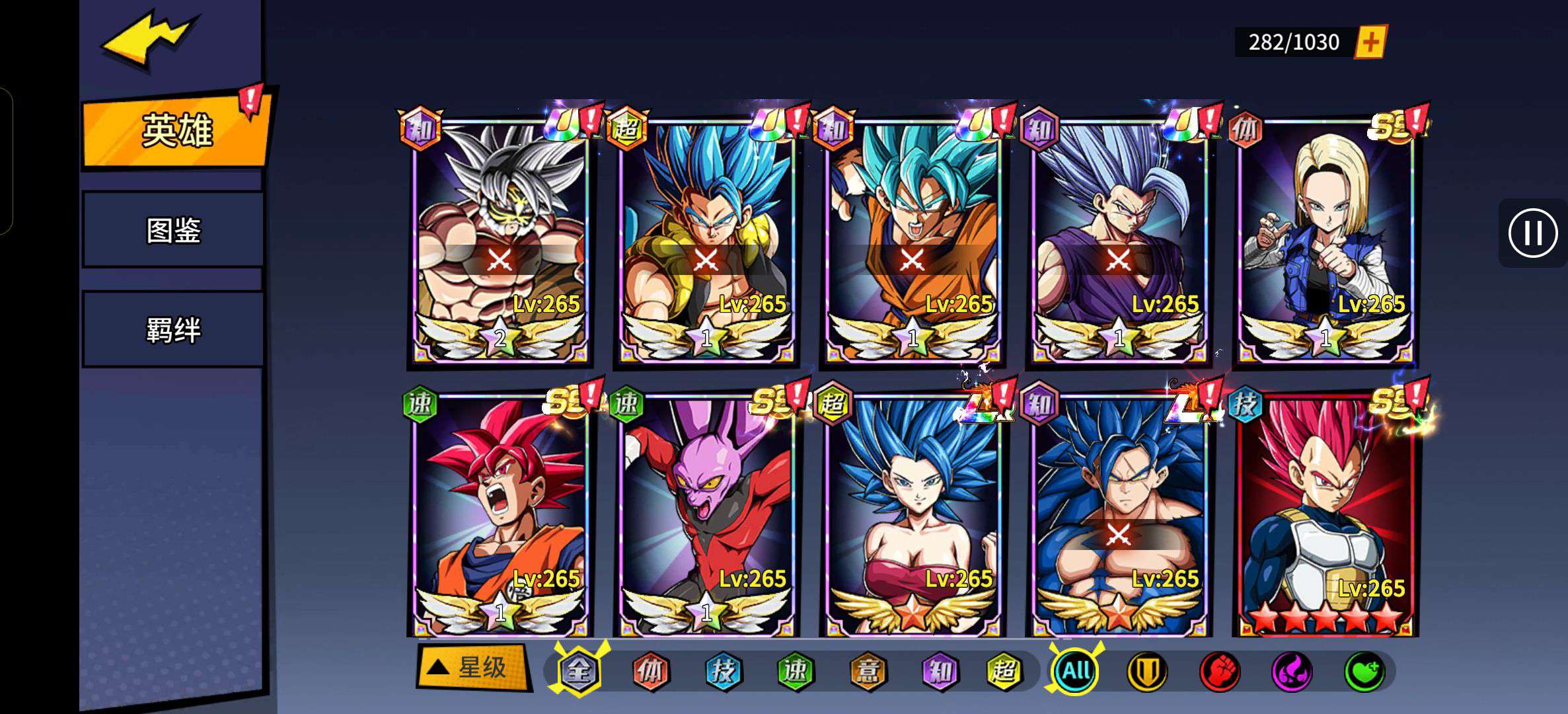Show the green heart healer class
The height and width of the screenshot is (714, 1568).
[x=1364, y=672]
